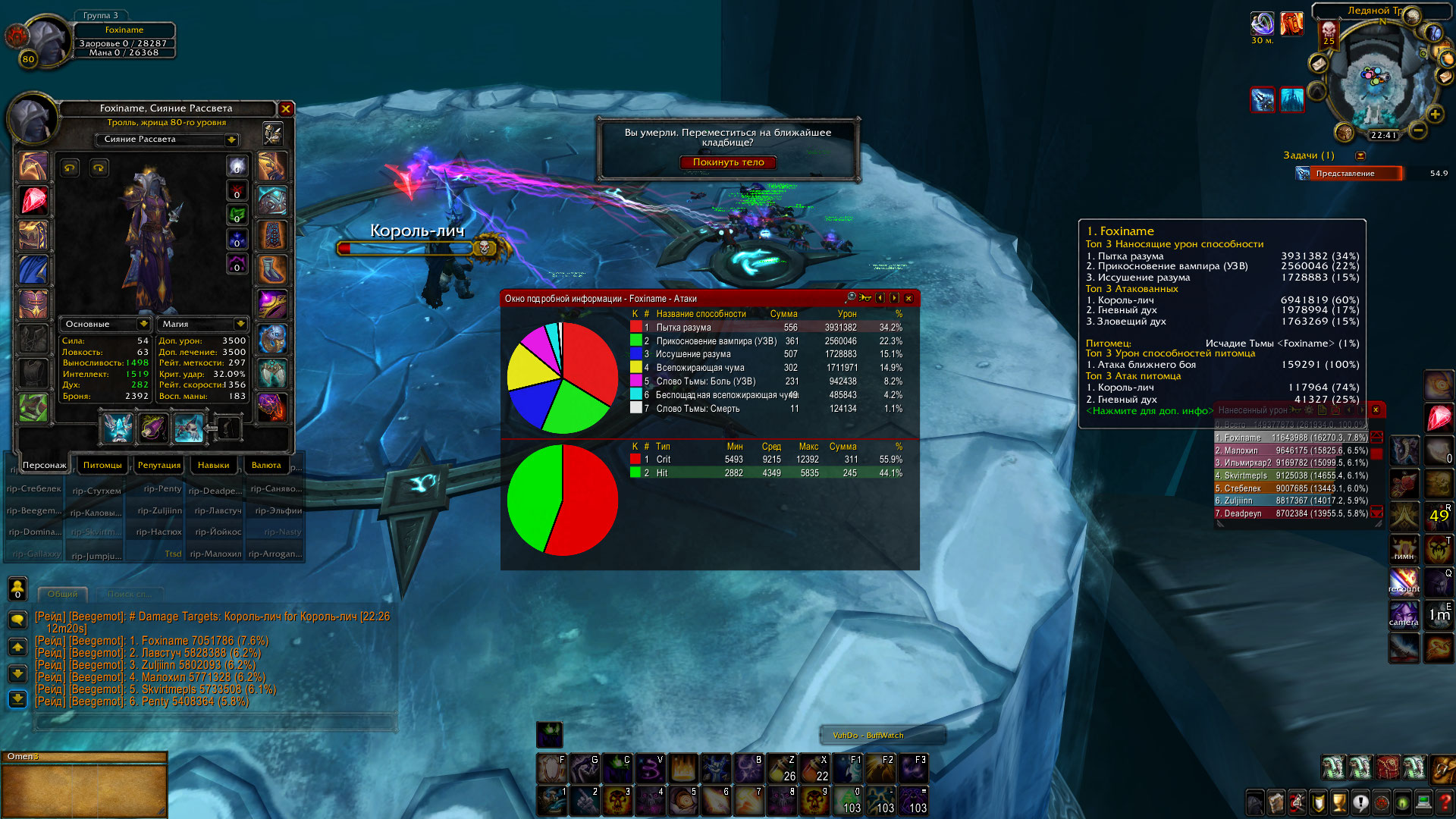Select the Пытка разума ability row

tap(766, 328)
